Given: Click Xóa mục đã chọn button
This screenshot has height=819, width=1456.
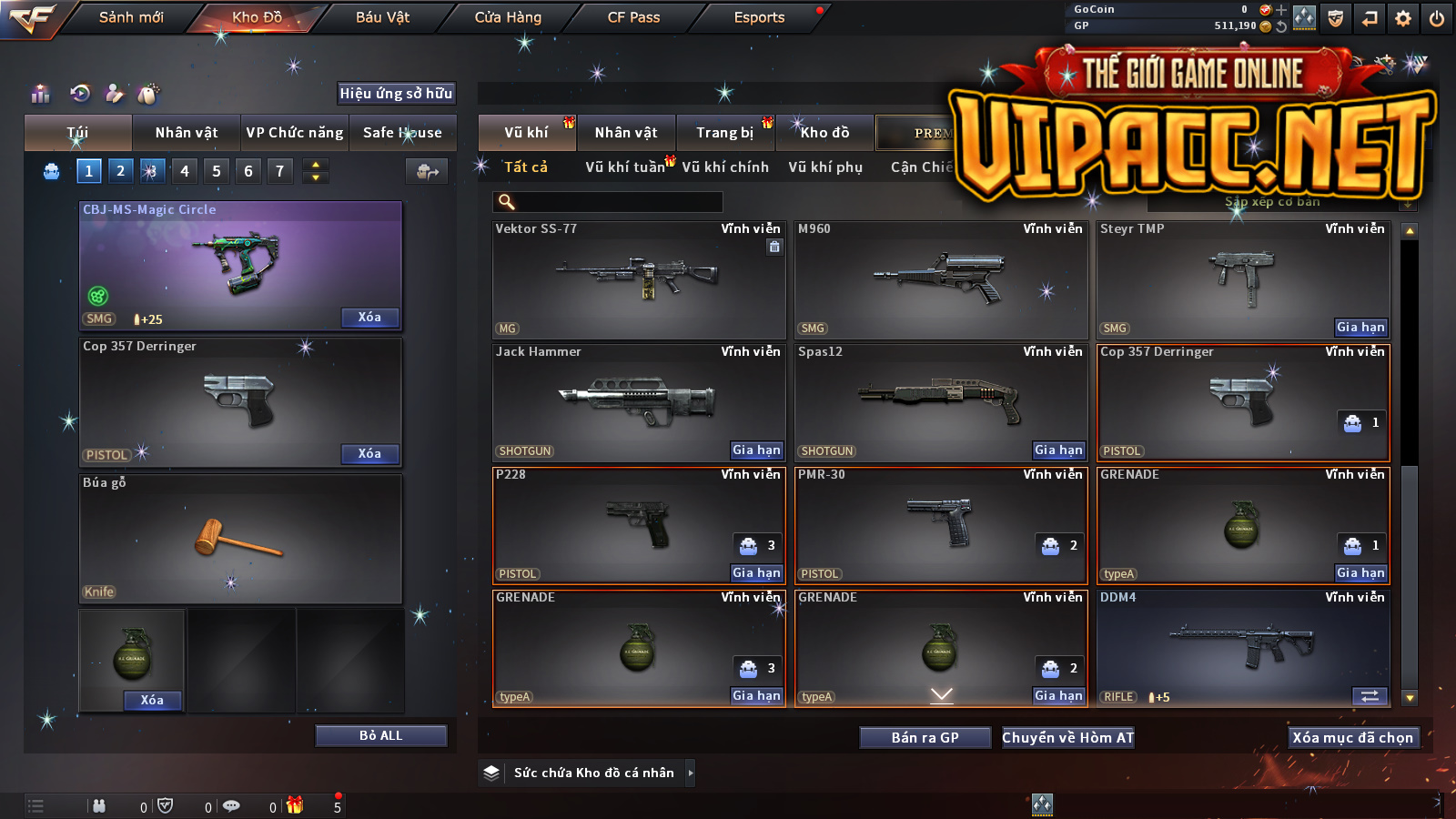Looking at the screenshot, I should 1352,737.
